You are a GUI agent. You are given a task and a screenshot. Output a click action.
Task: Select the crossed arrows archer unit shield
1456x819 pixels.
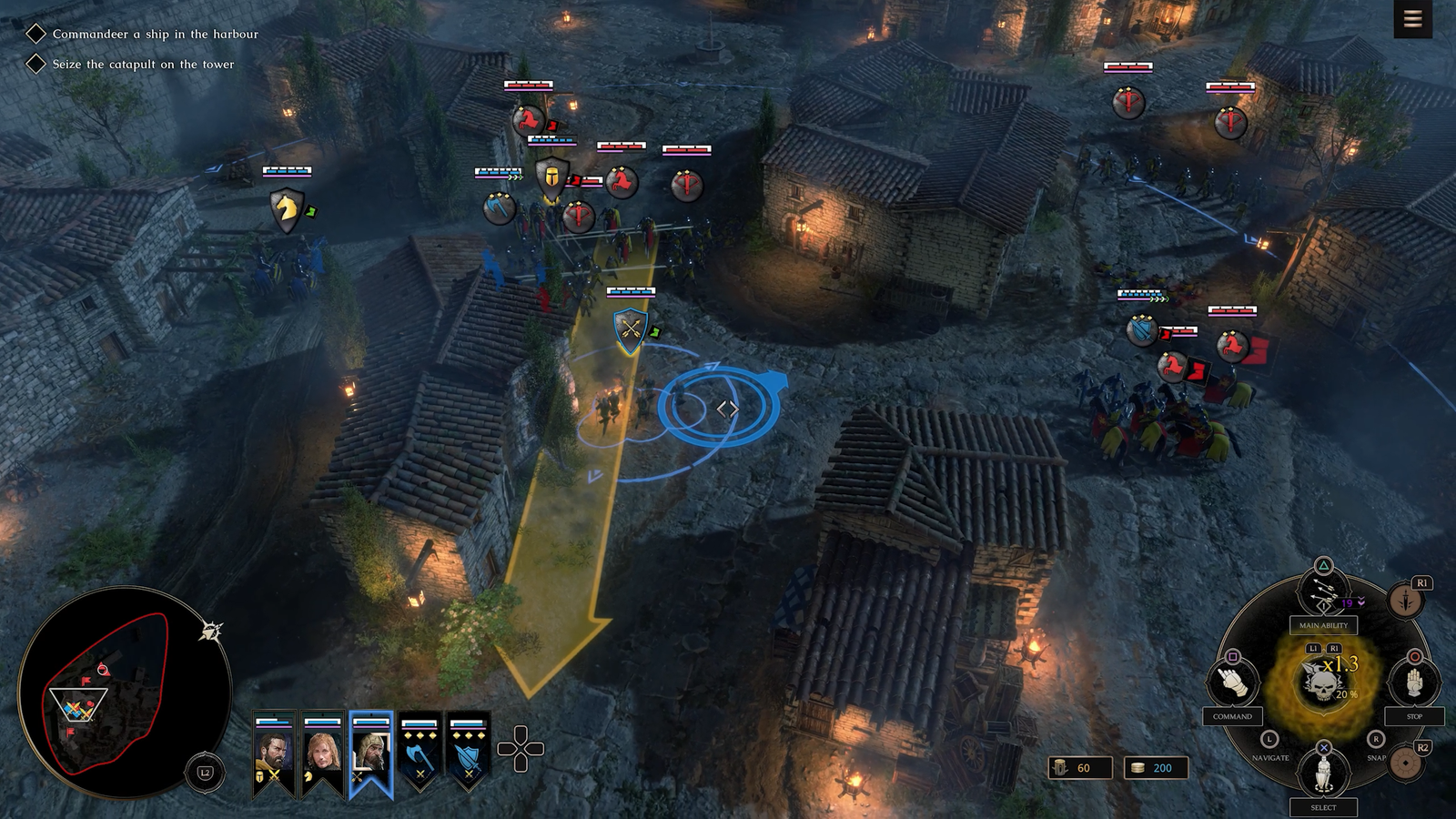pyautogui.click(x=630, y=329)
